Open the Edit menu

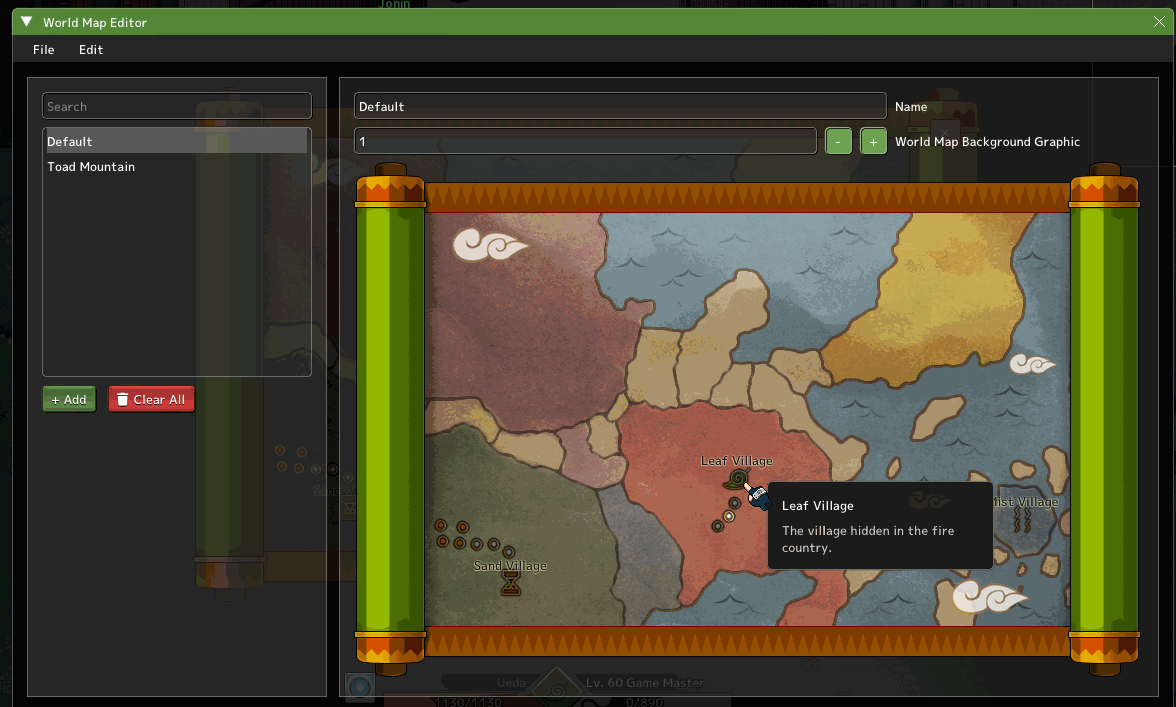click(91, 50)
